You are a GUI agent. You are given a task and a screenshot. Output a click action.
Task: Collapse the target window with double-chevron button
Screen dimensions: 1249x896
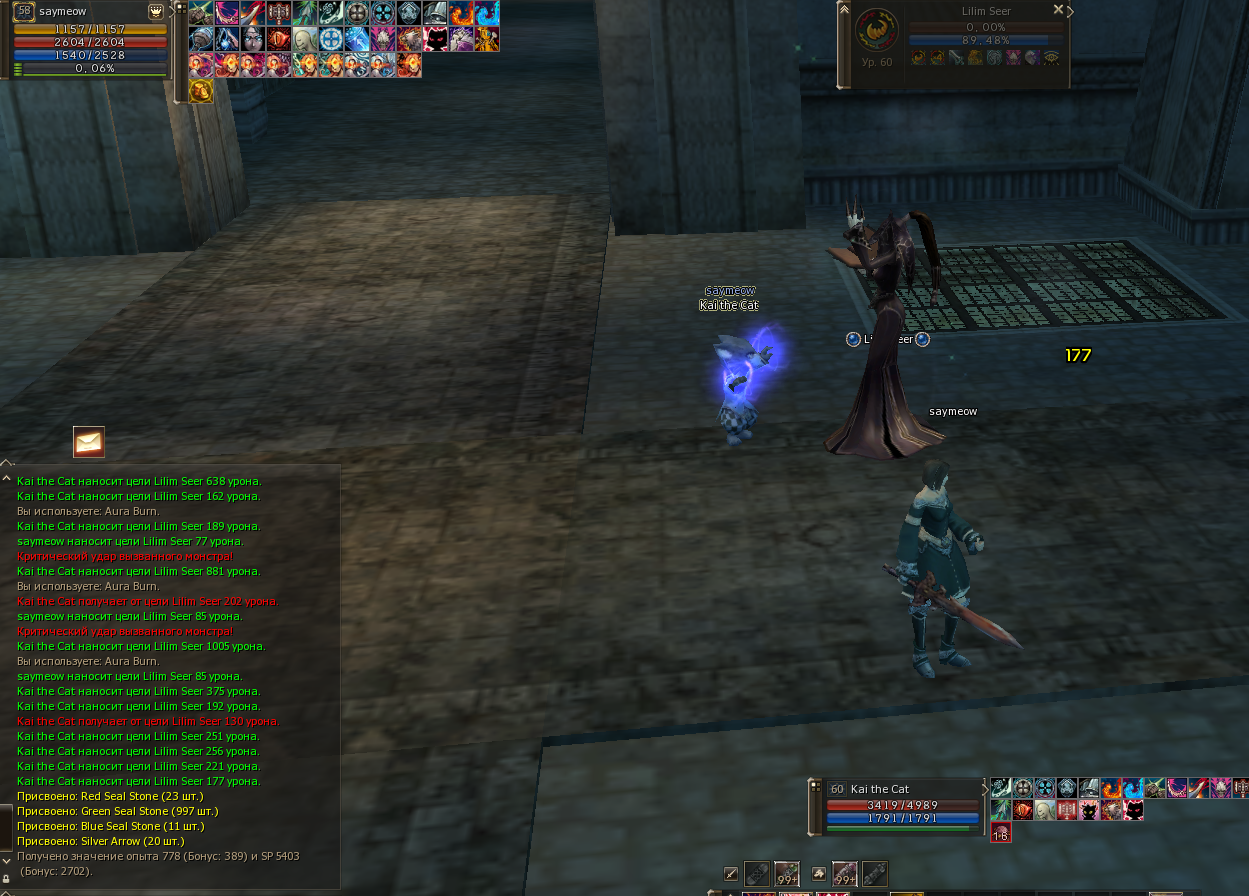point(845,9)
